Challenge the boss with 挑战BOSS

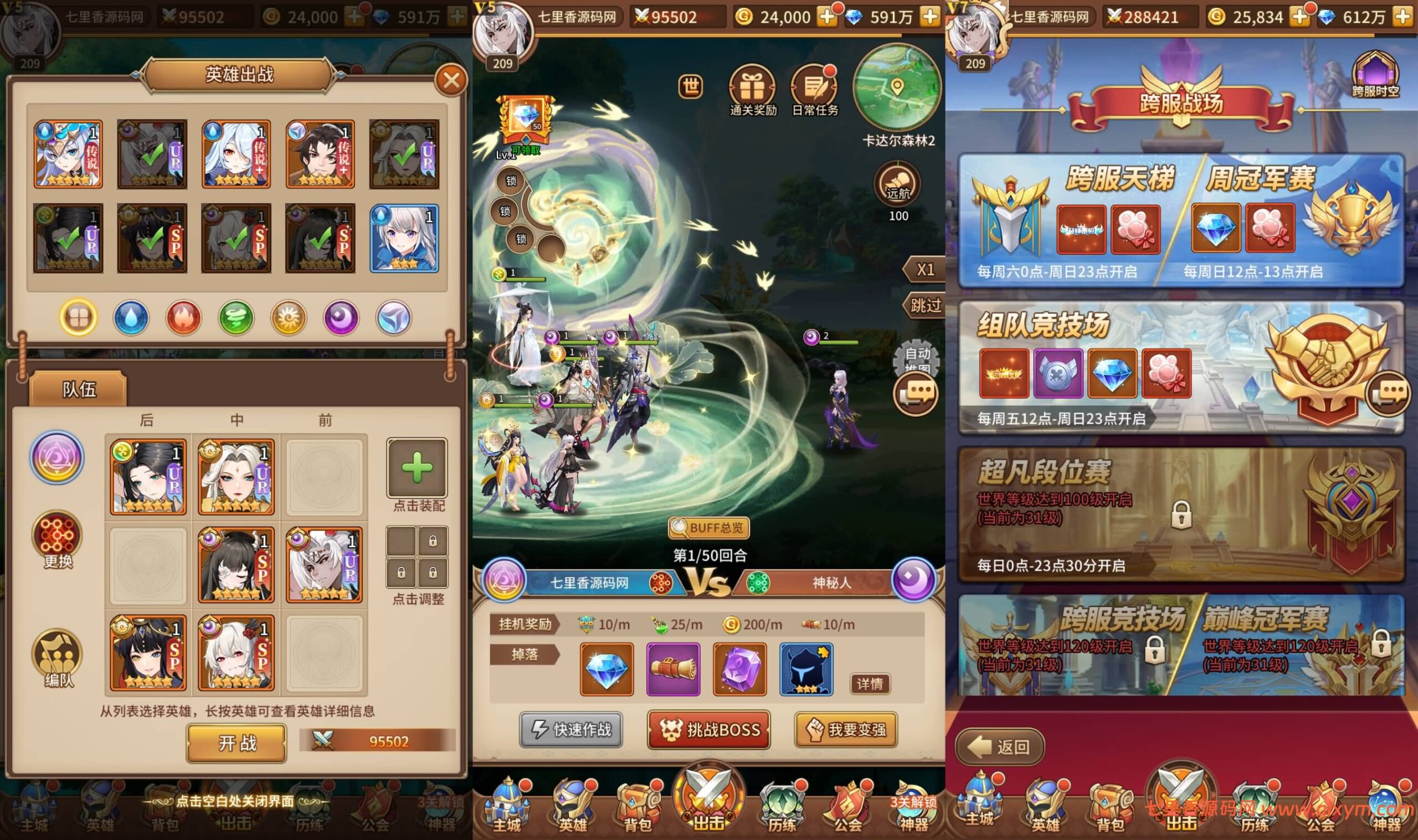(708, 730)
